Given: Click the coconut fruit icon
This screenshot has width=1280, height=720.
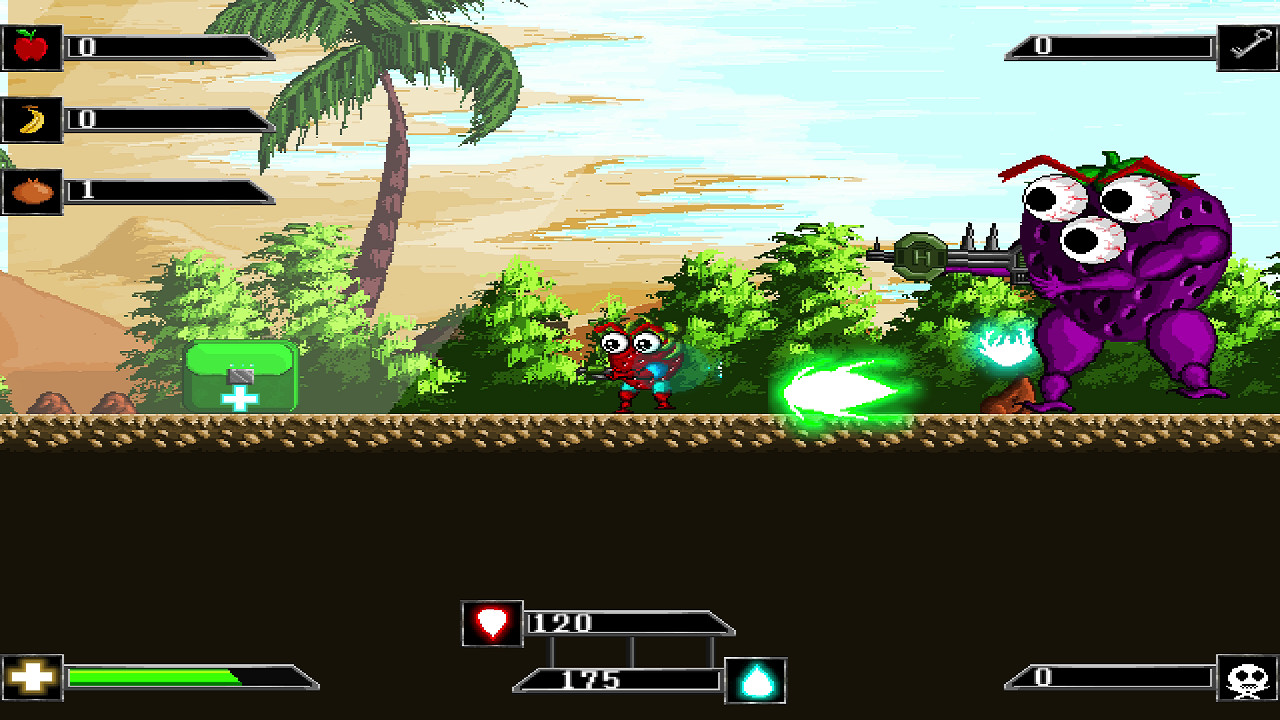Looking at the screenshot, I should (x=31, y=189).
